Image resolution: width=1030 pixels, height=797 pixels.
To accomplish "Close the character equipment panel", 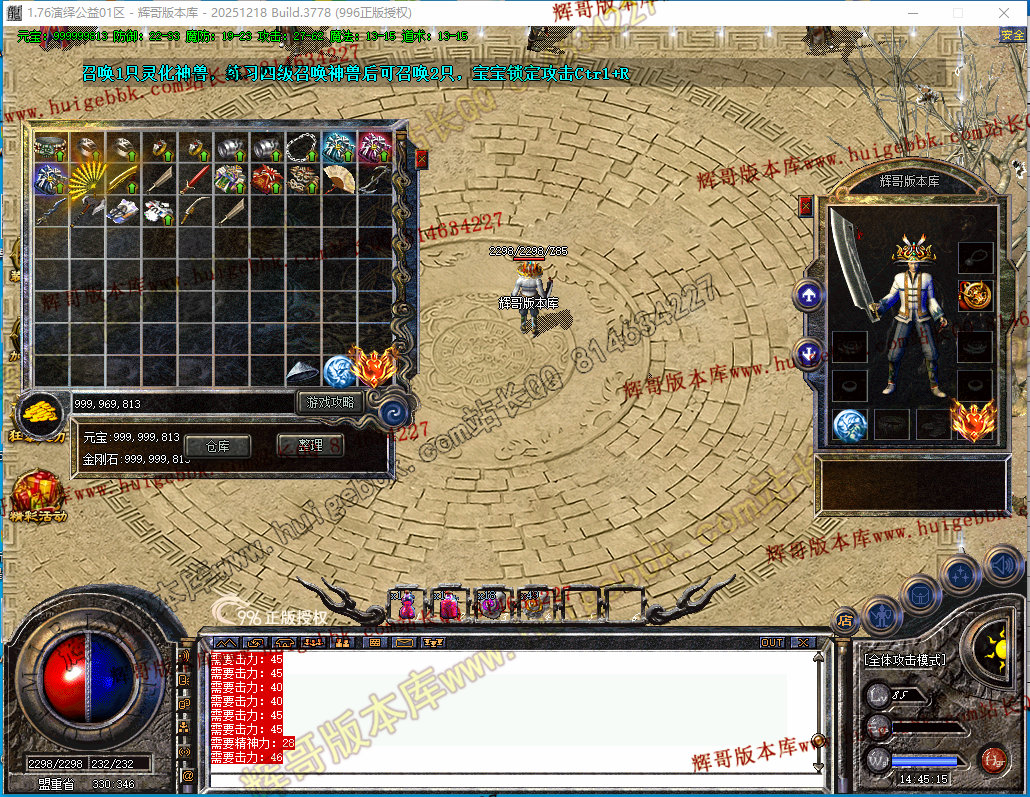I will [x=806, y=206].
